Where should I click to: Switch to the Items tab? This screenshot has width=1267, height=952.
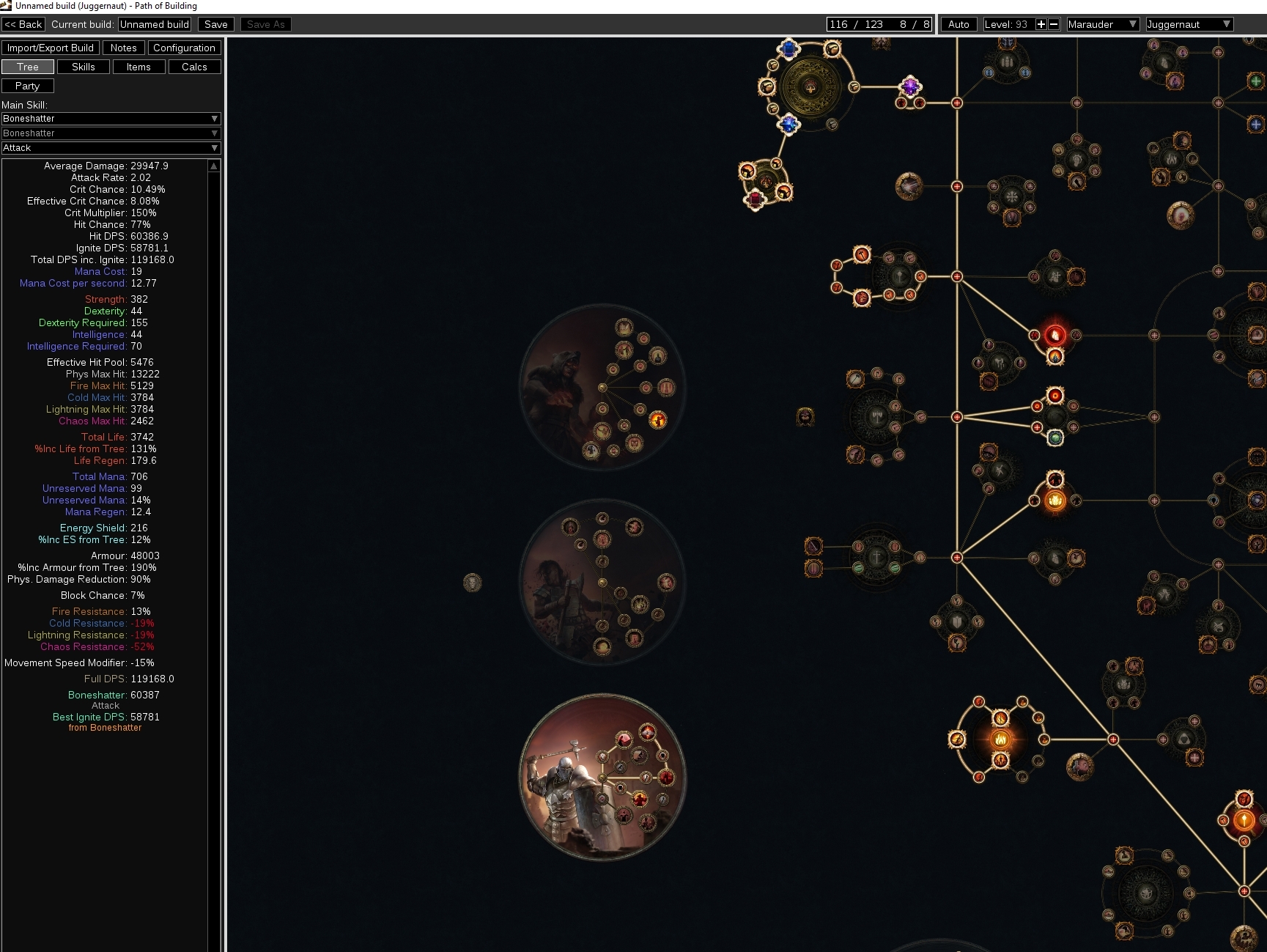click(138, 66)
